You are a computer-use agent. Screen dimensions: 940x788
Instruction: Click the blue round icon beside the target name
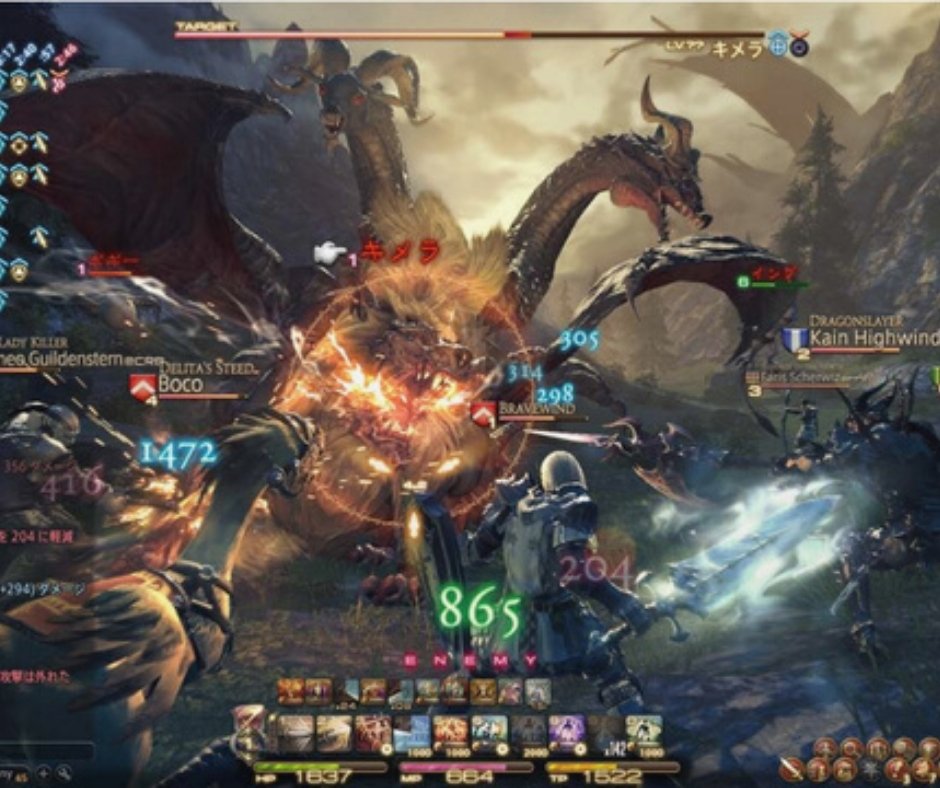(778, 44)
